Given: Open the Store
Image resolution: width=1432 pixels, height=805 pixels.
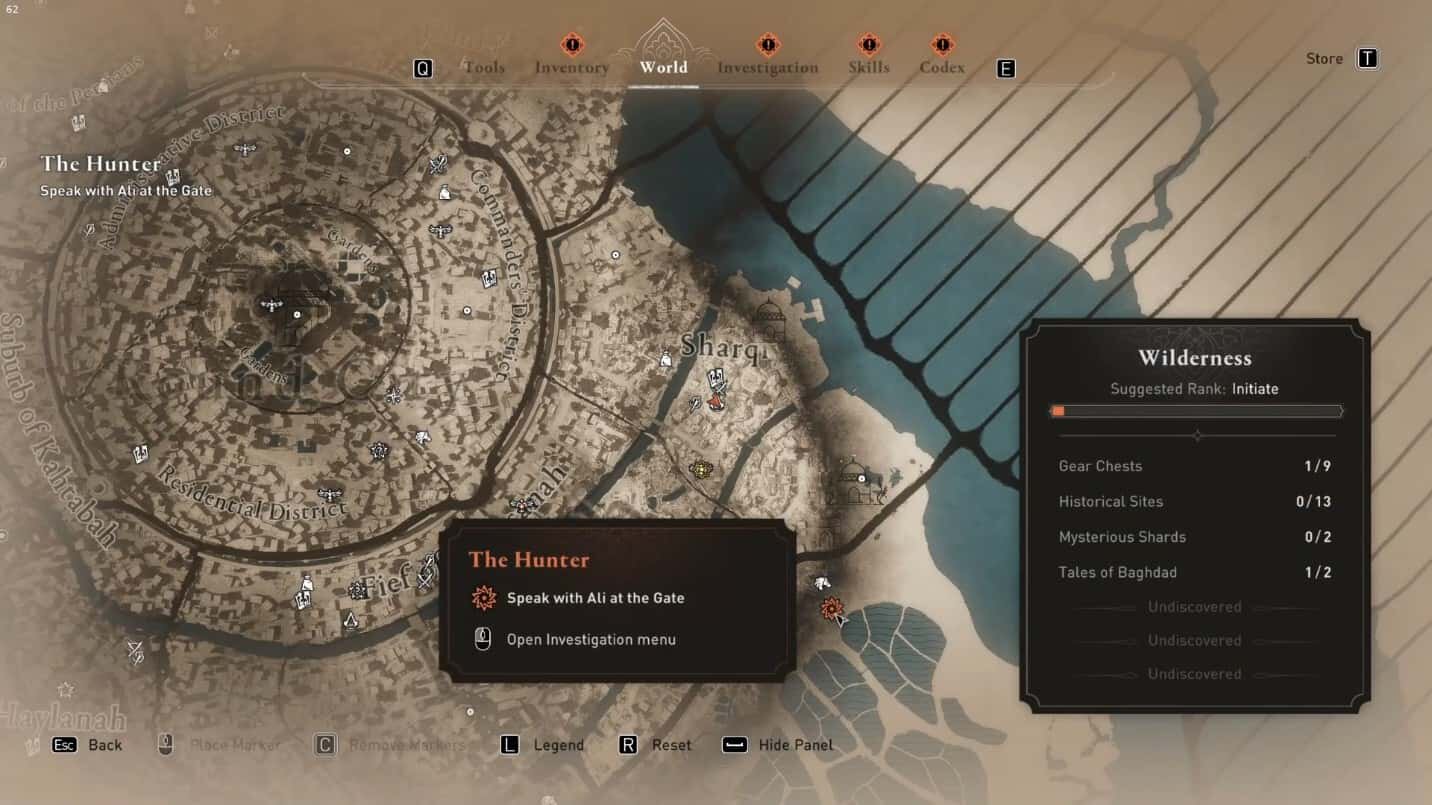Looking at the screenshot, I should 1340,59.
